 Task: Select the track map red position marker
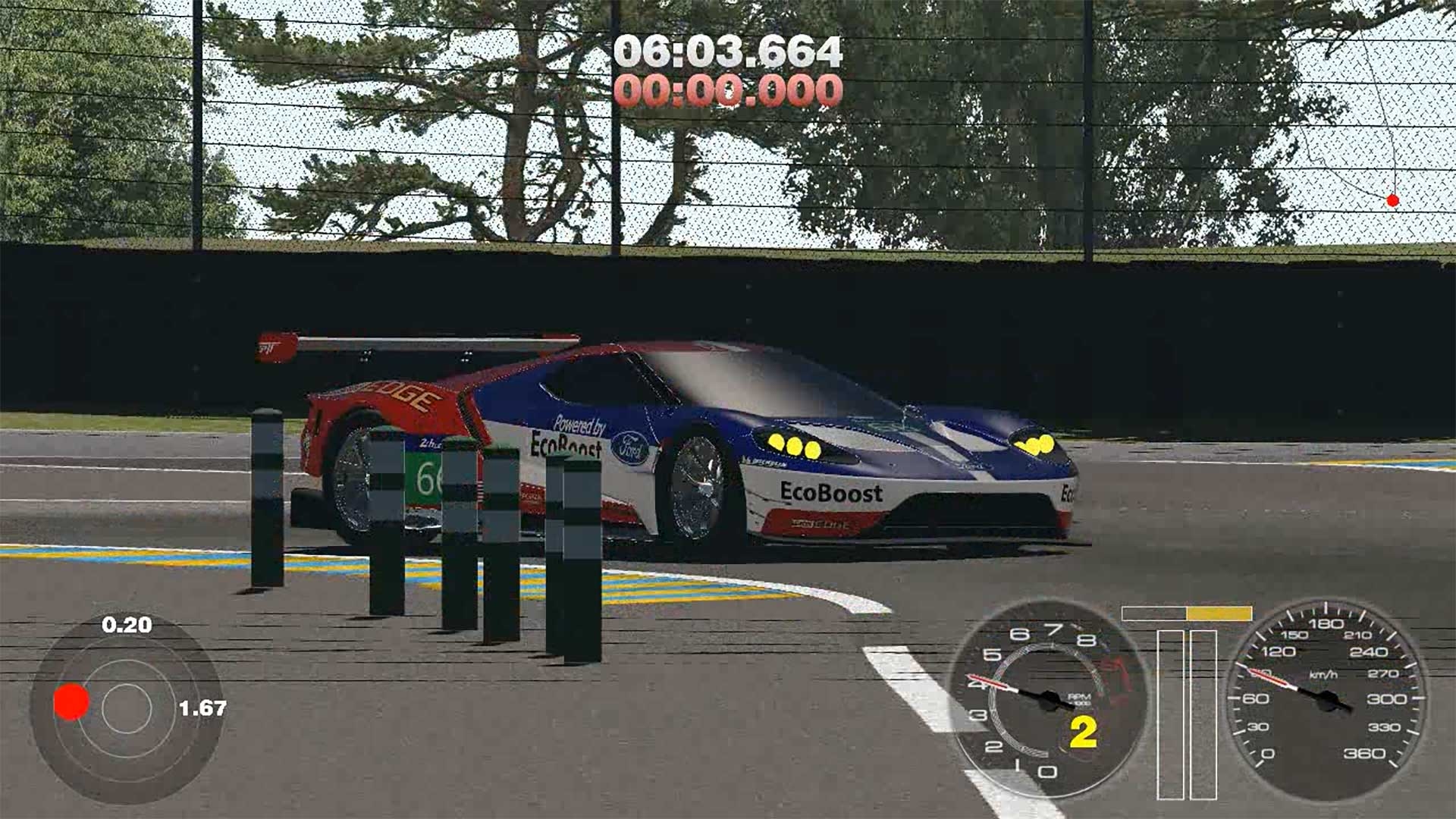pyautogui.click(x=1392, y=201)
